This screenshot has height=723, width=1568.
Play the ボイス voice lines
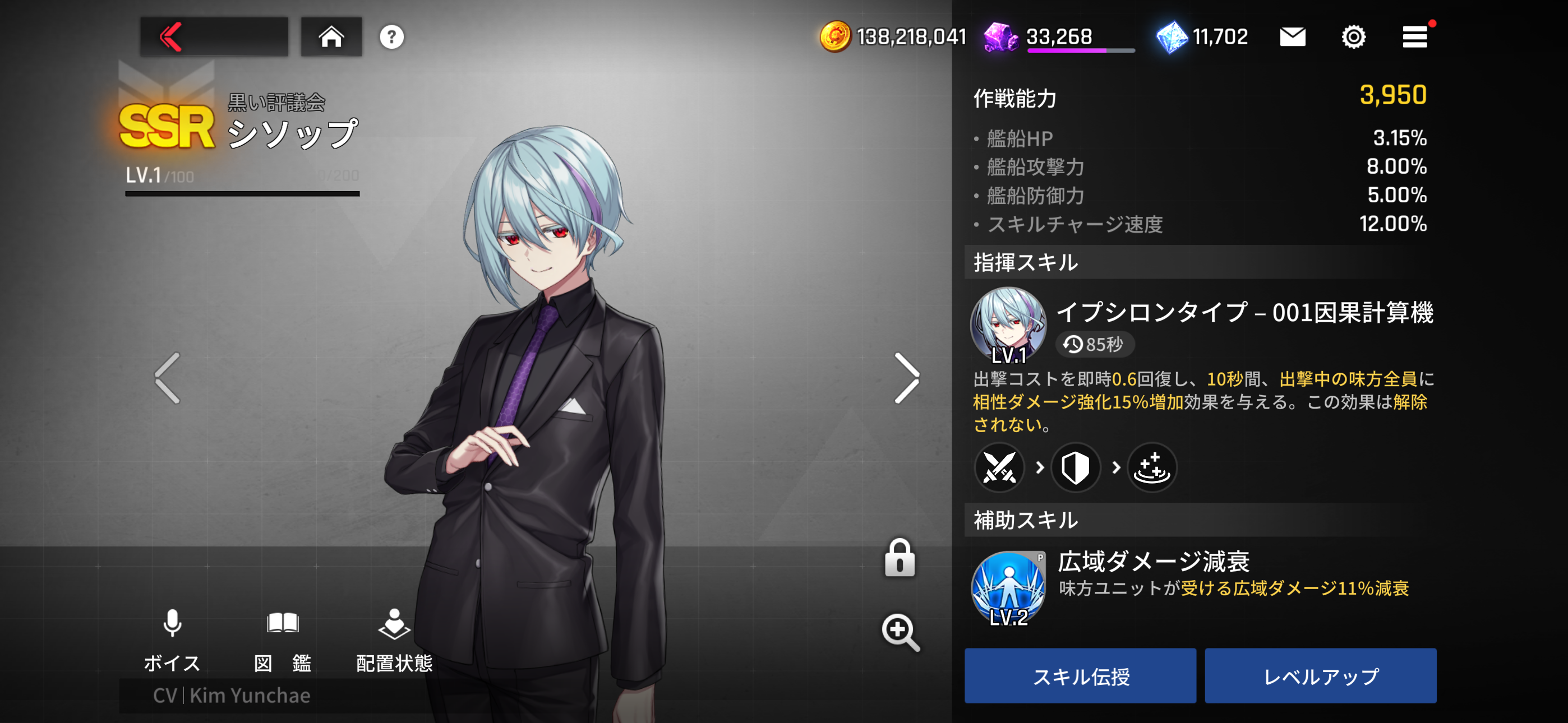(172, 639)
